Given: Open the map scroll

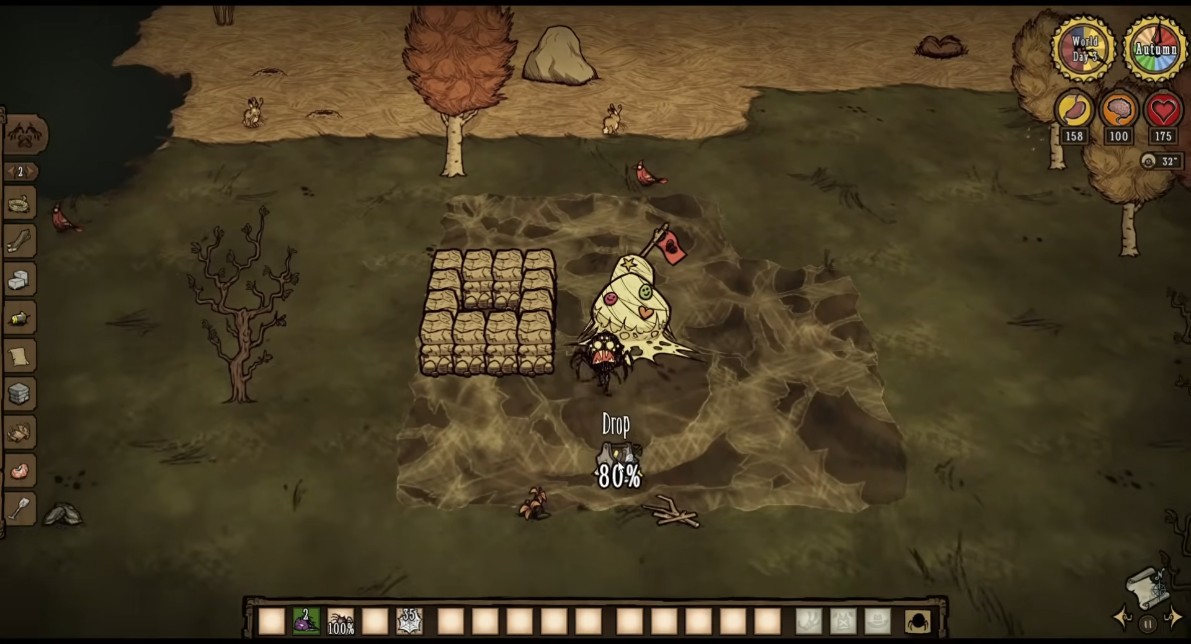Looking at the screenshot, I should pyautogui.click(x=1146, y=587).
